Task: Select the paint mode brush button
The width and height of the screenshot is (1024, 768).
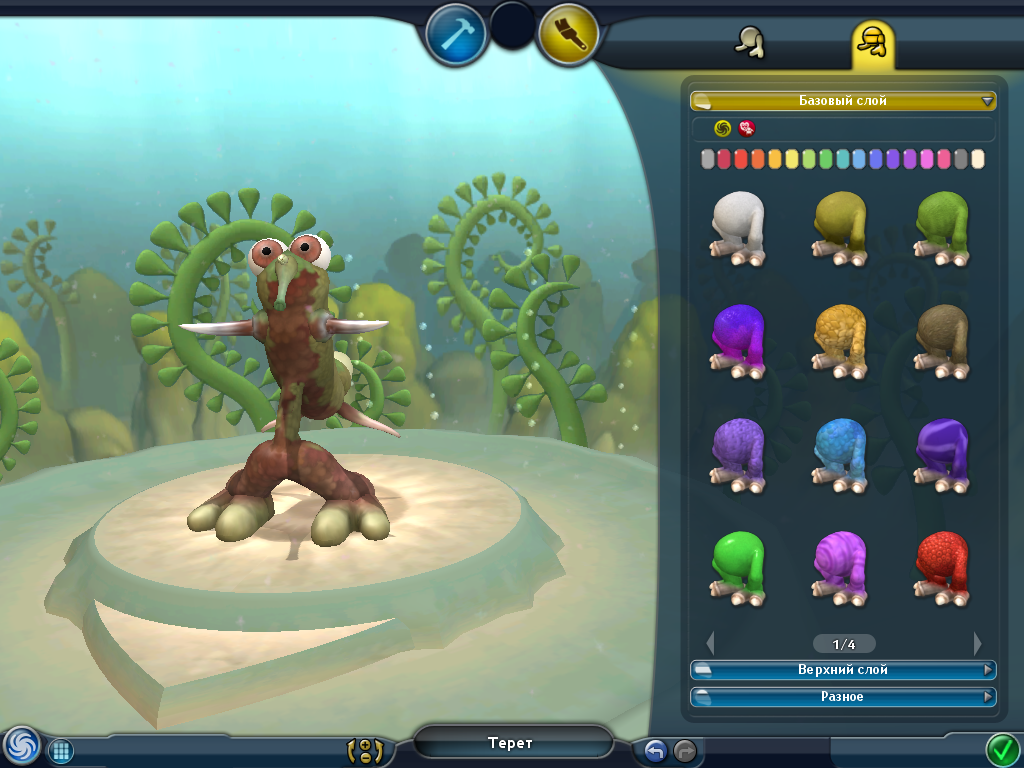Action: (x=568, y=34)
